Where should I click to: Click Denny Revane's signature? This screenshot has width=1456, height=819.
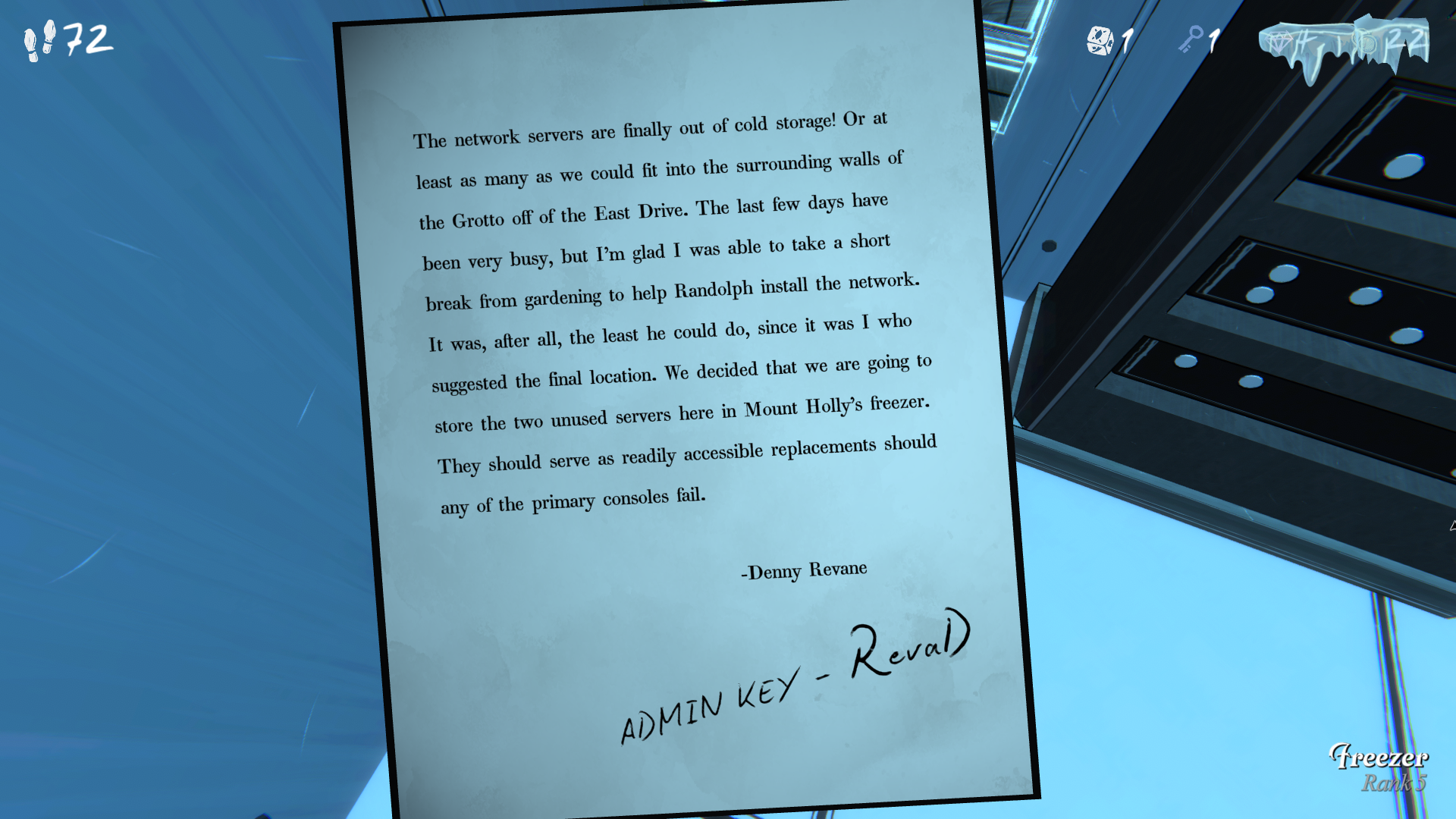pyautogui.click(x=803, y=569)
